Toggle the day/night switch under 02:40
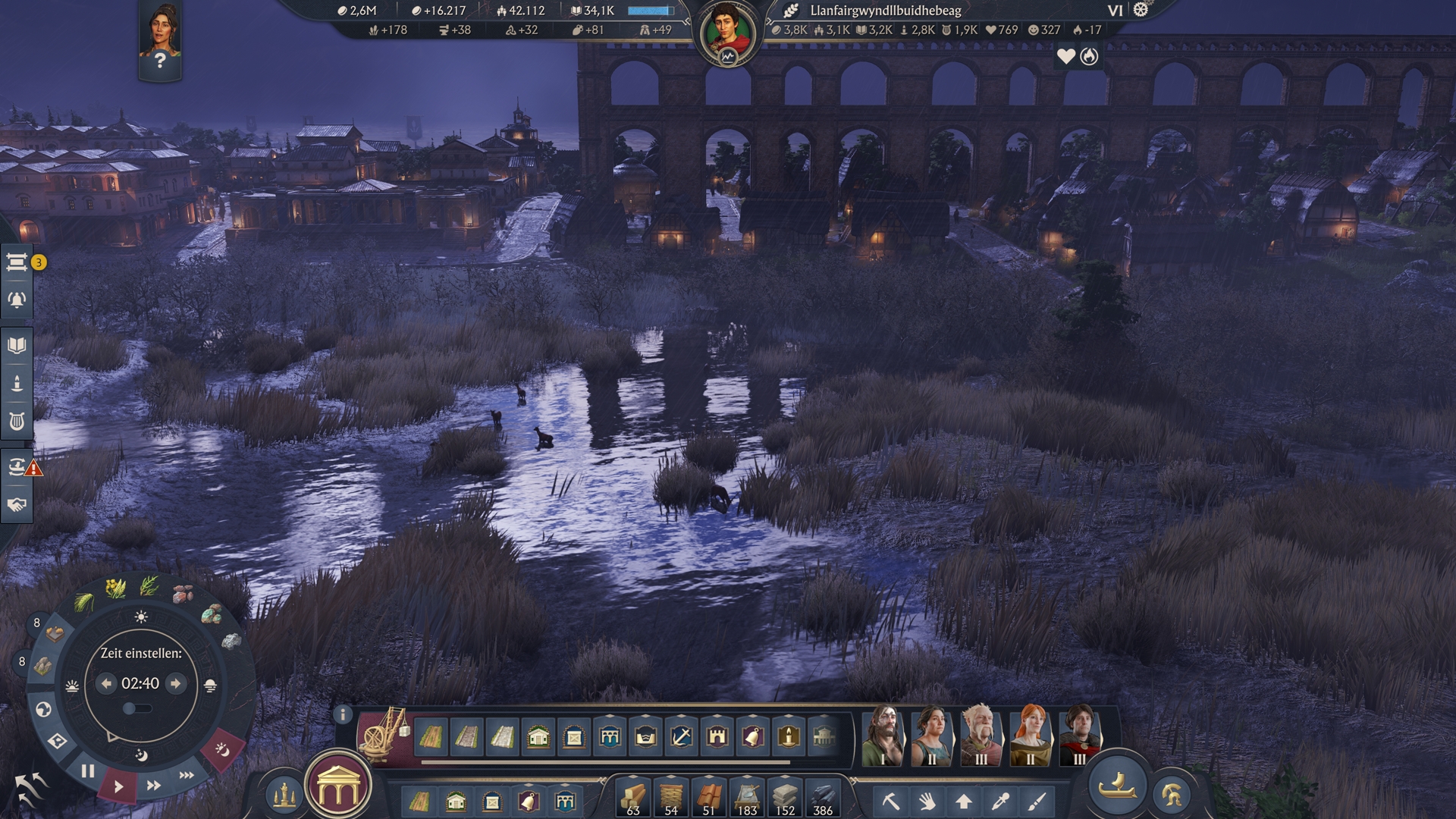 (x=136, y=708)
